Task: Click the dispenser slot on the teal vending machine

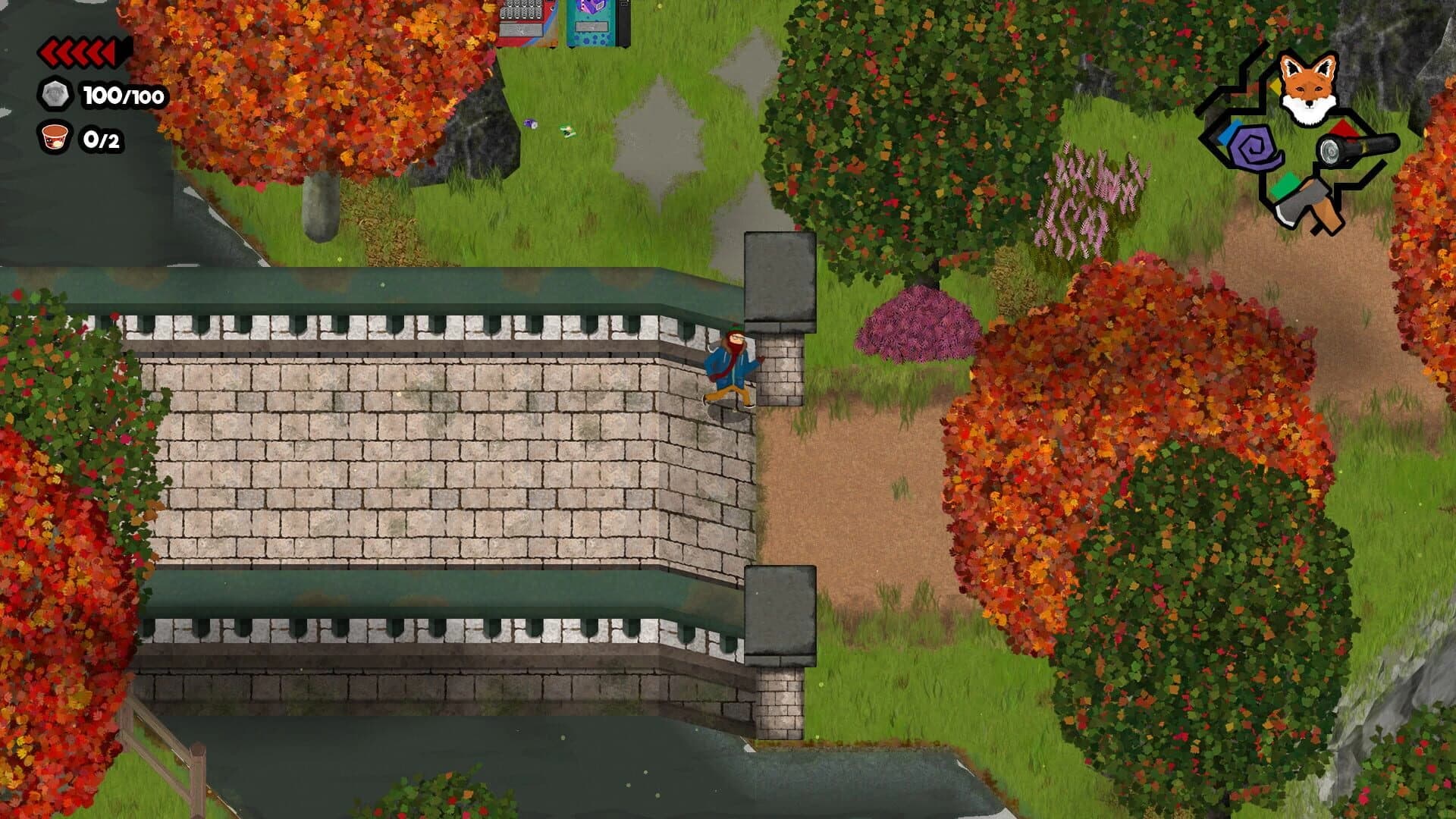Action: (591, 27)
